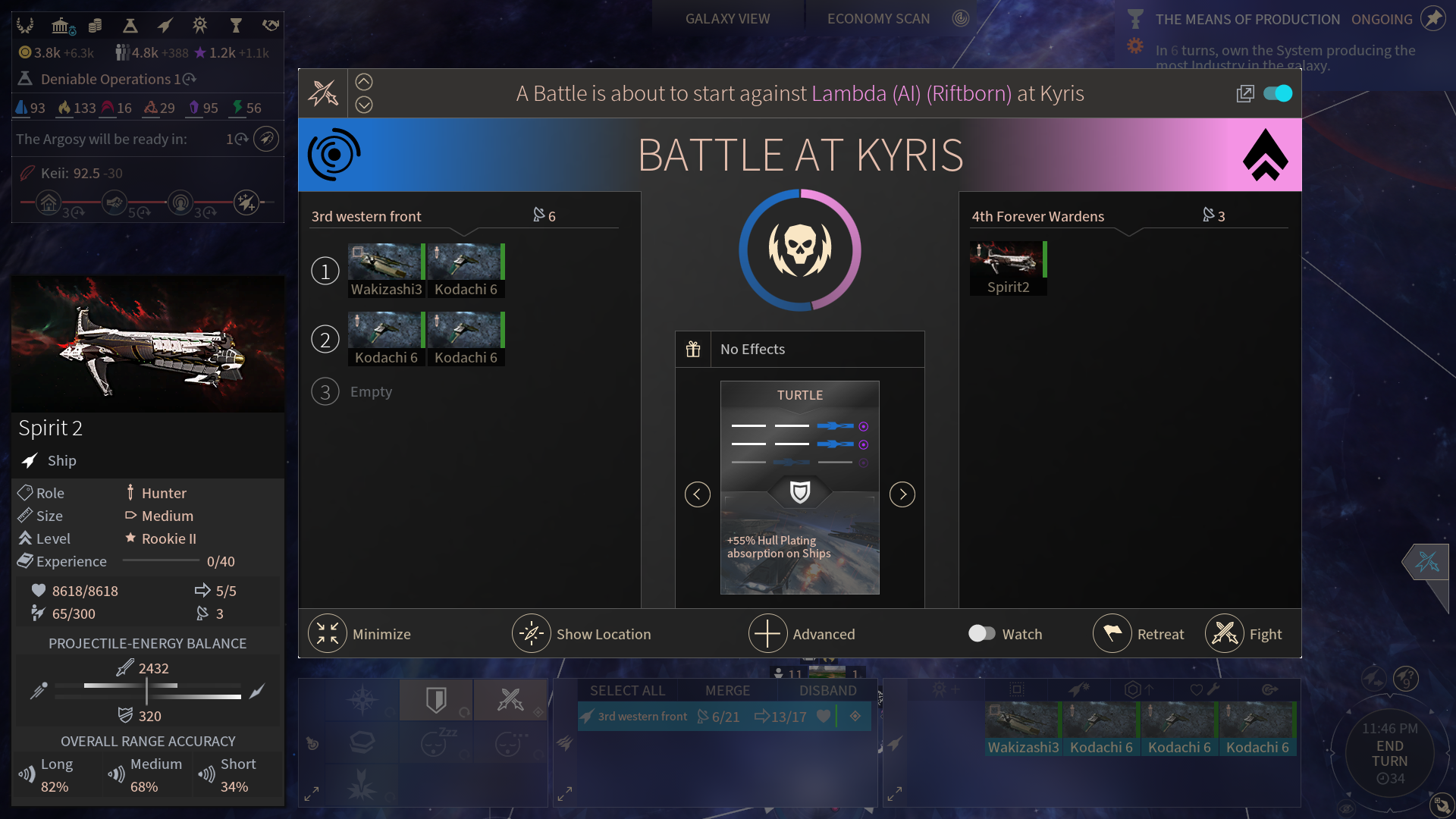Pin The Means of Production quest

[1432, 19]
